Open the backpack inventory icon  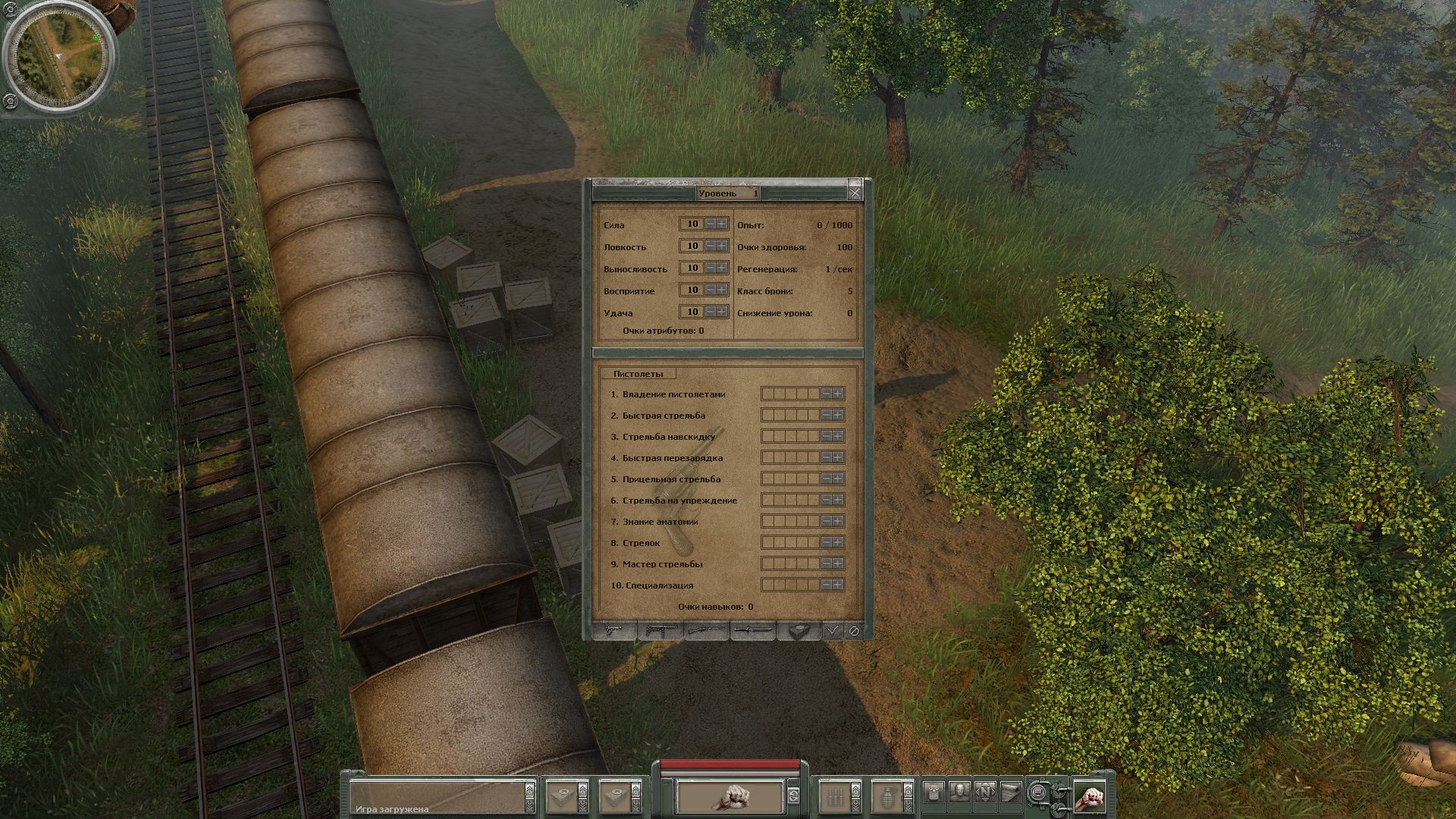[934, 792]
